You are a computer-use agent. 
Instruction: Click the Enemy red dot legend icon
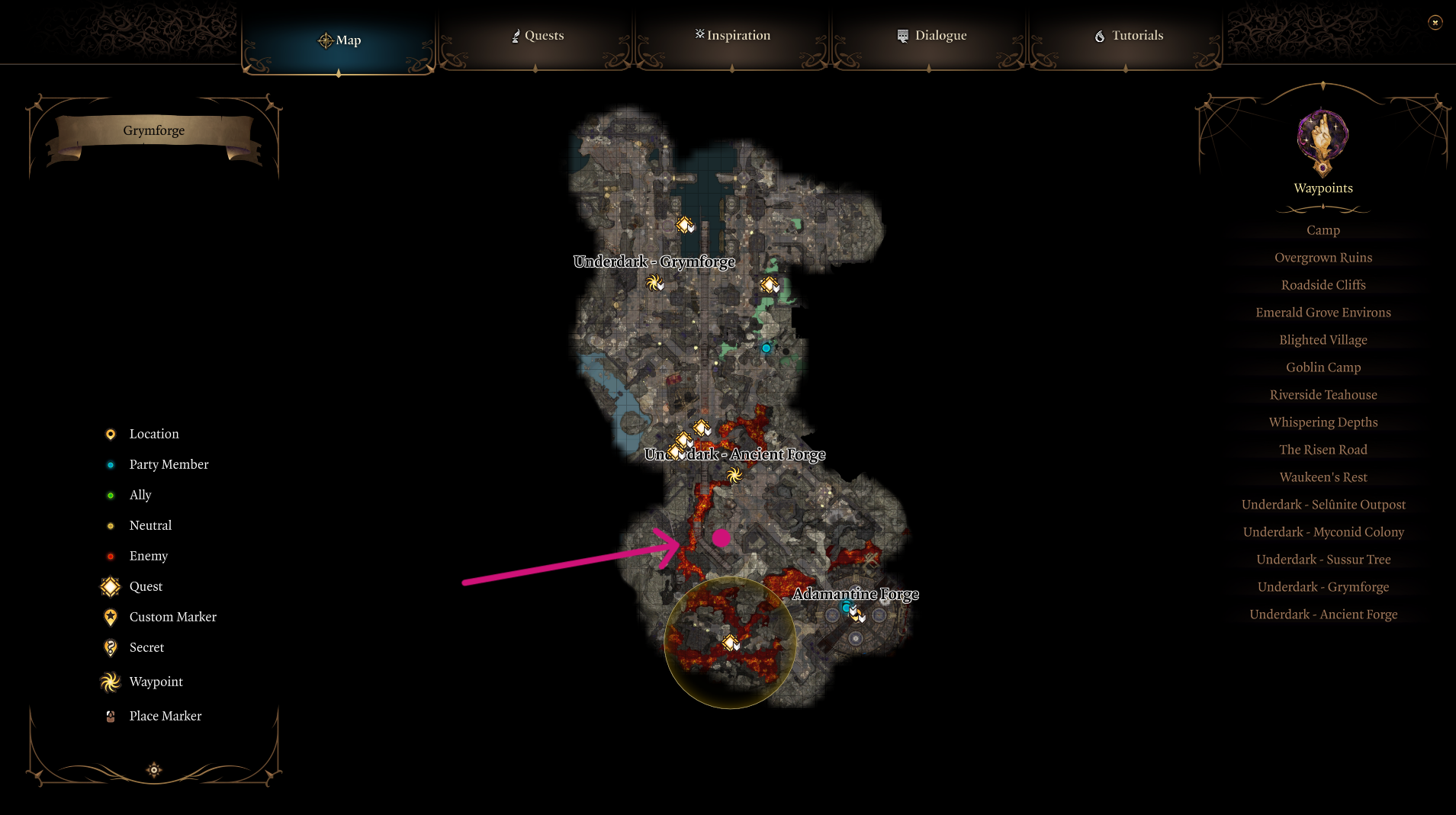coord(111,556)
